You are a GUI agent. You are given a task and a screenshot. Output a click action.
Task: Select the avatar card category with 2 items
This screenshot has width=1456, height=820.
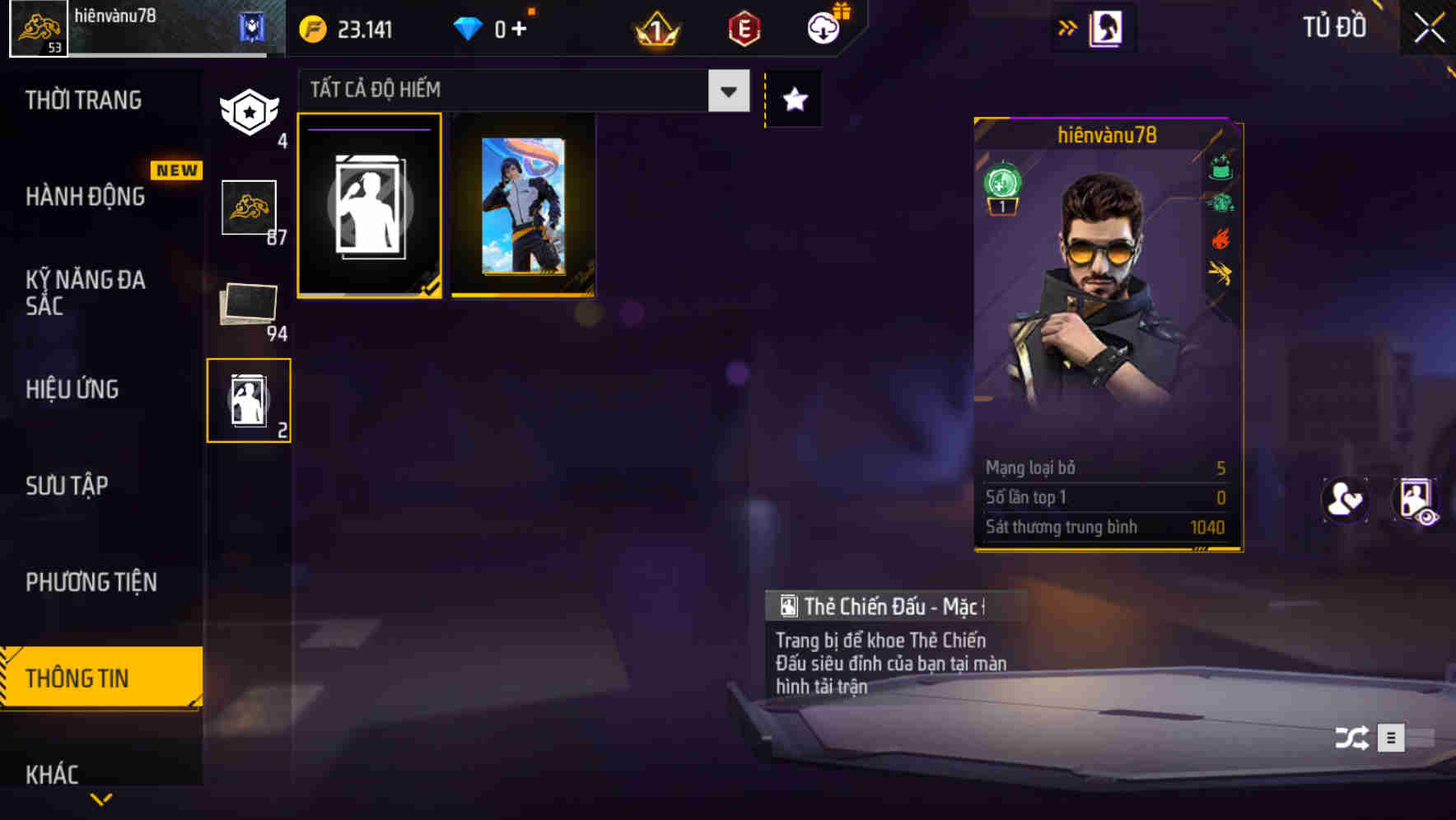(x=249, y=399)
